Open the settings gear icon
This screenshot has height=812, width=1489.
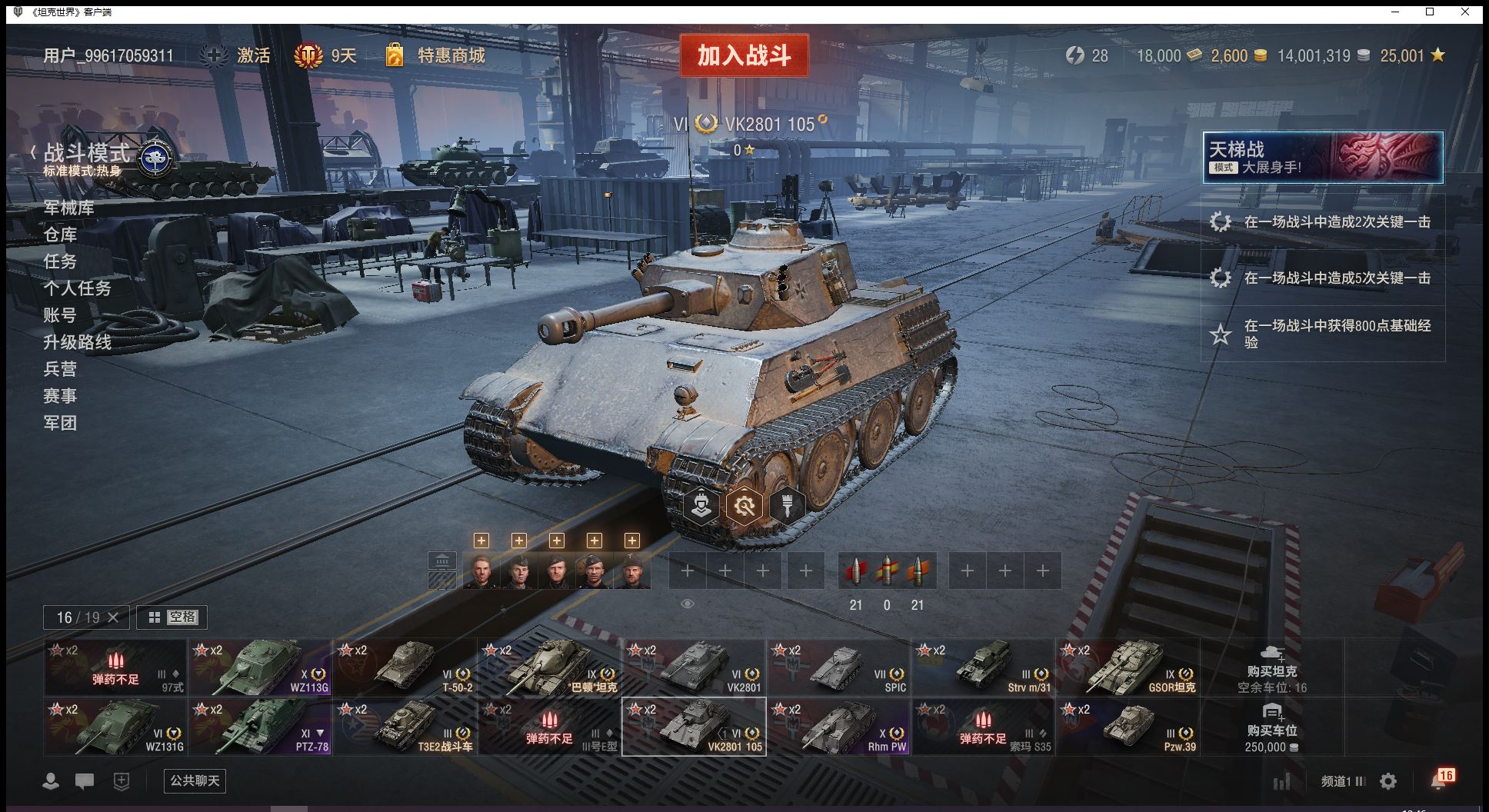click(x=1388, y=781)
